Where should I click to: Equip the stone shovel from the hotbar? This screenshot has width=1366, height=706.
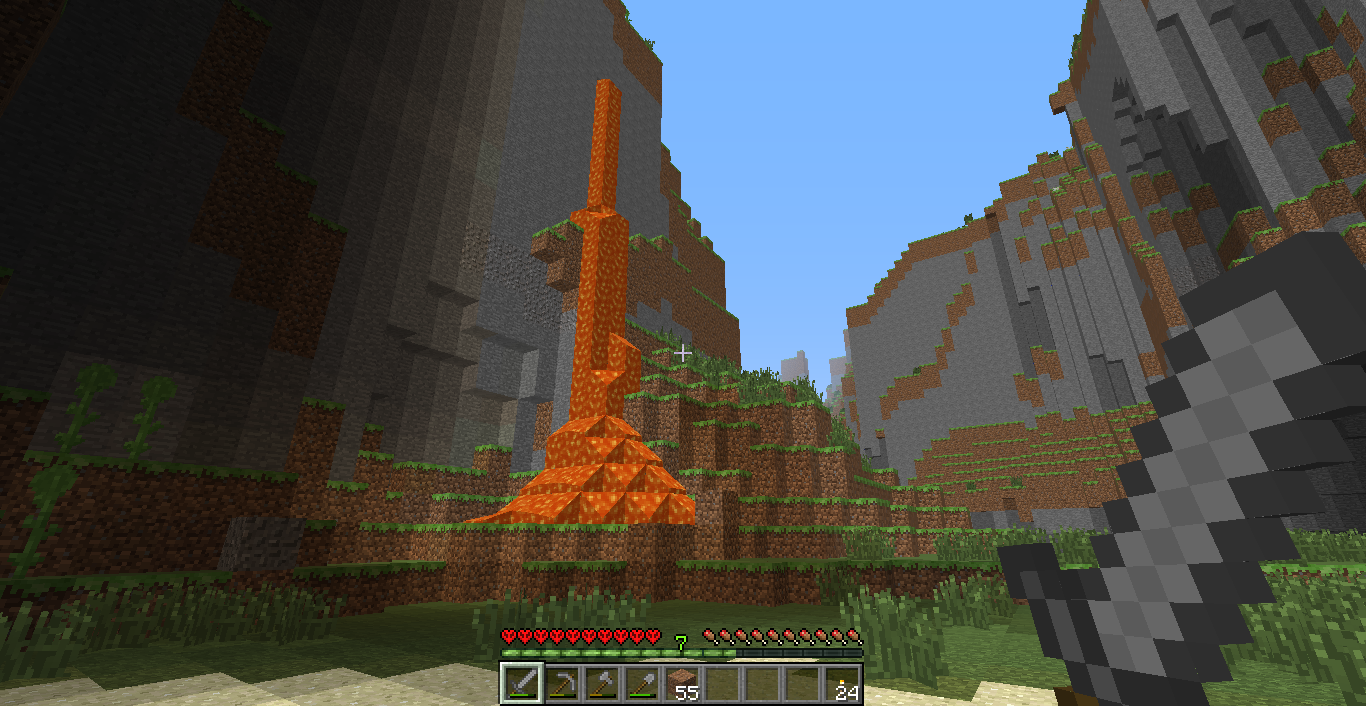tap(642, 683)
